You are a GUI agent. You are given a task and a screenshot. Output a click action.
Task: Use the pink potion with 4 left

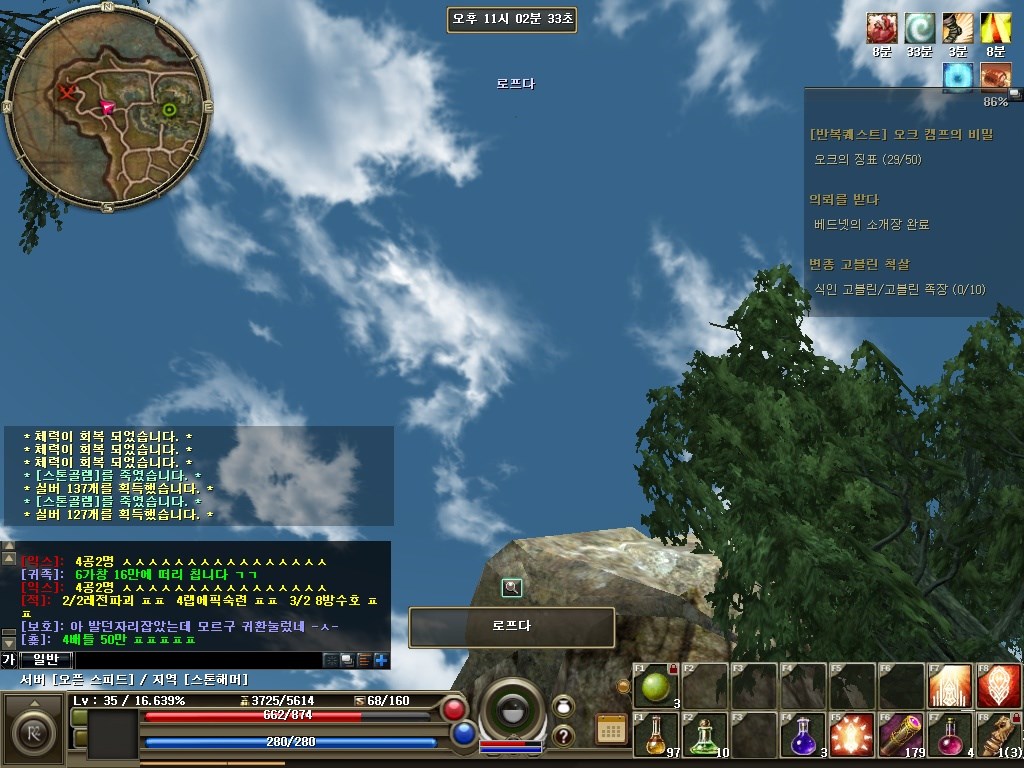950,735
